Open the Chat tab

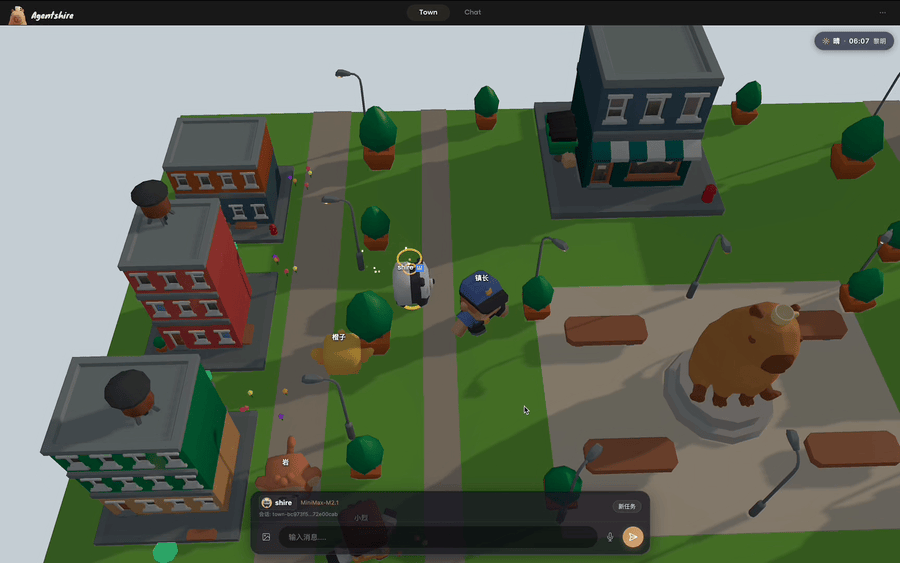coord(472,12)
